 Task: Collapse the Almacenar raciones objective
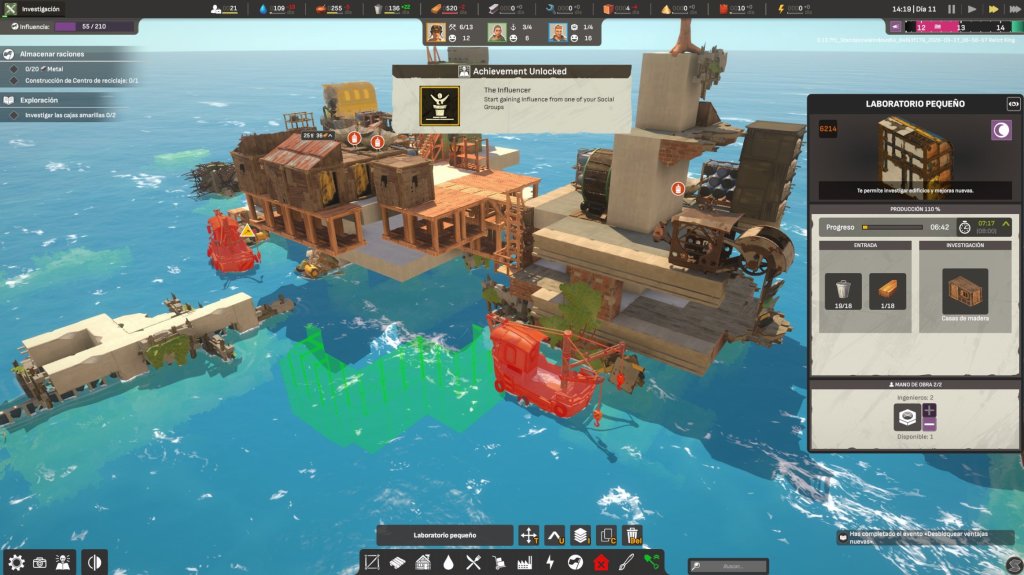[9, 54]
